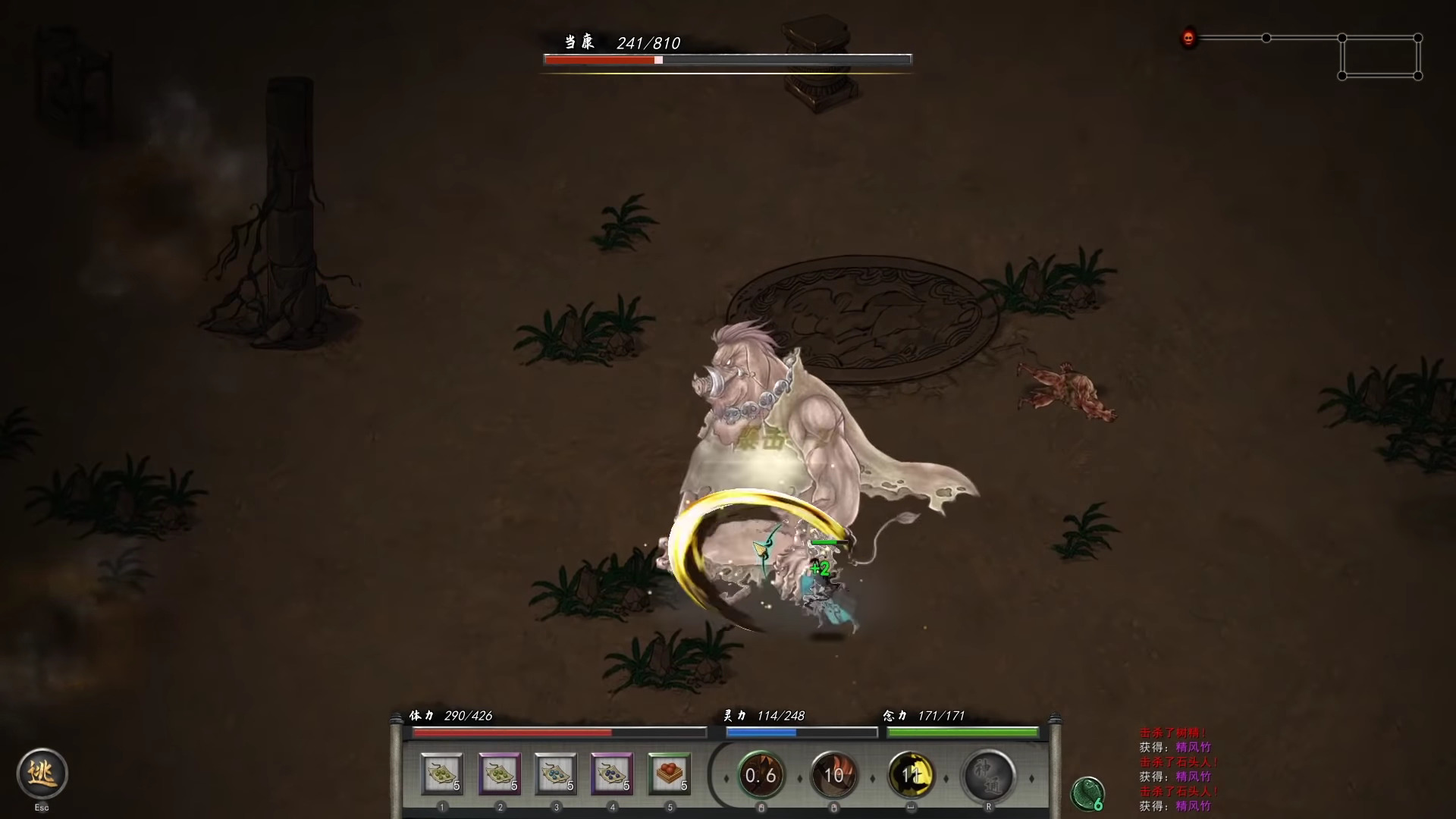1456x819 pixels.
Task: Click the green 念力 bar
Action: (x=962, y=732)
